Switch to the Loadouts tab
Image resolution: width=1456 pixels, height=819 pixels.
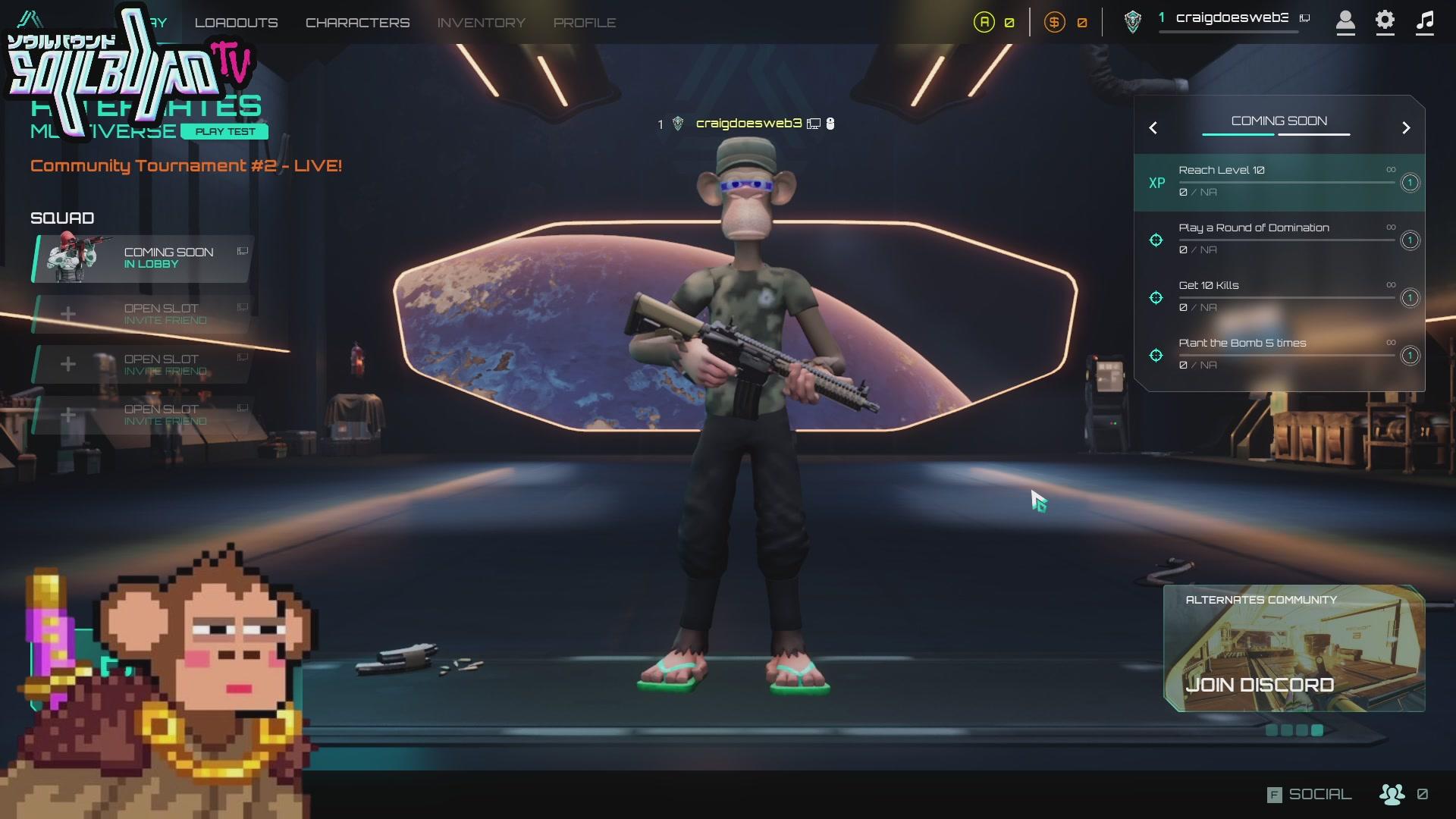236,22
